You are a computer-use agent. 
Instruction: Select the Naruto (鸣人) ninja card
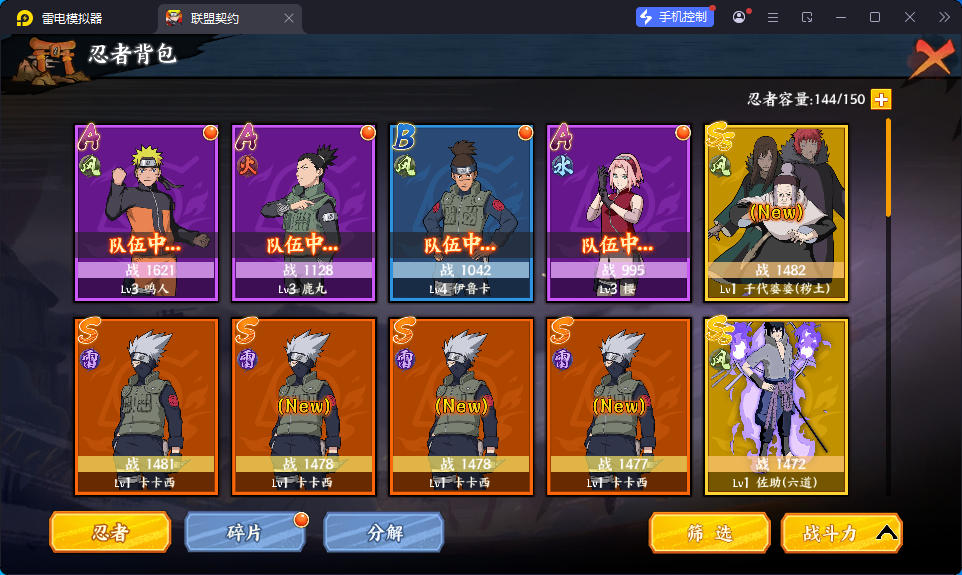[146, 212]
